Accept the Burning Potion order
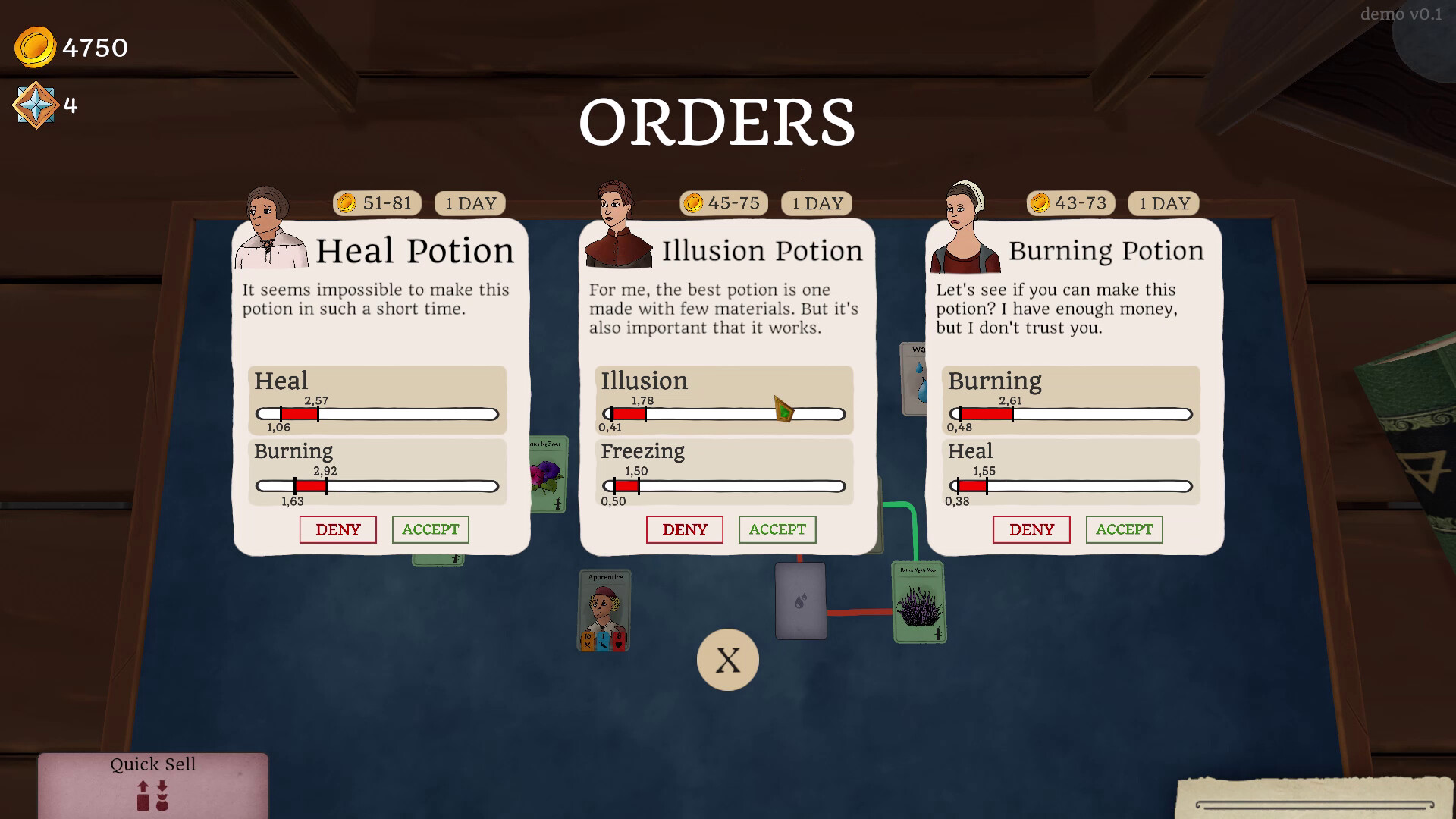Viewport: 1456px width, 819px height. [x=1124, y=529]
